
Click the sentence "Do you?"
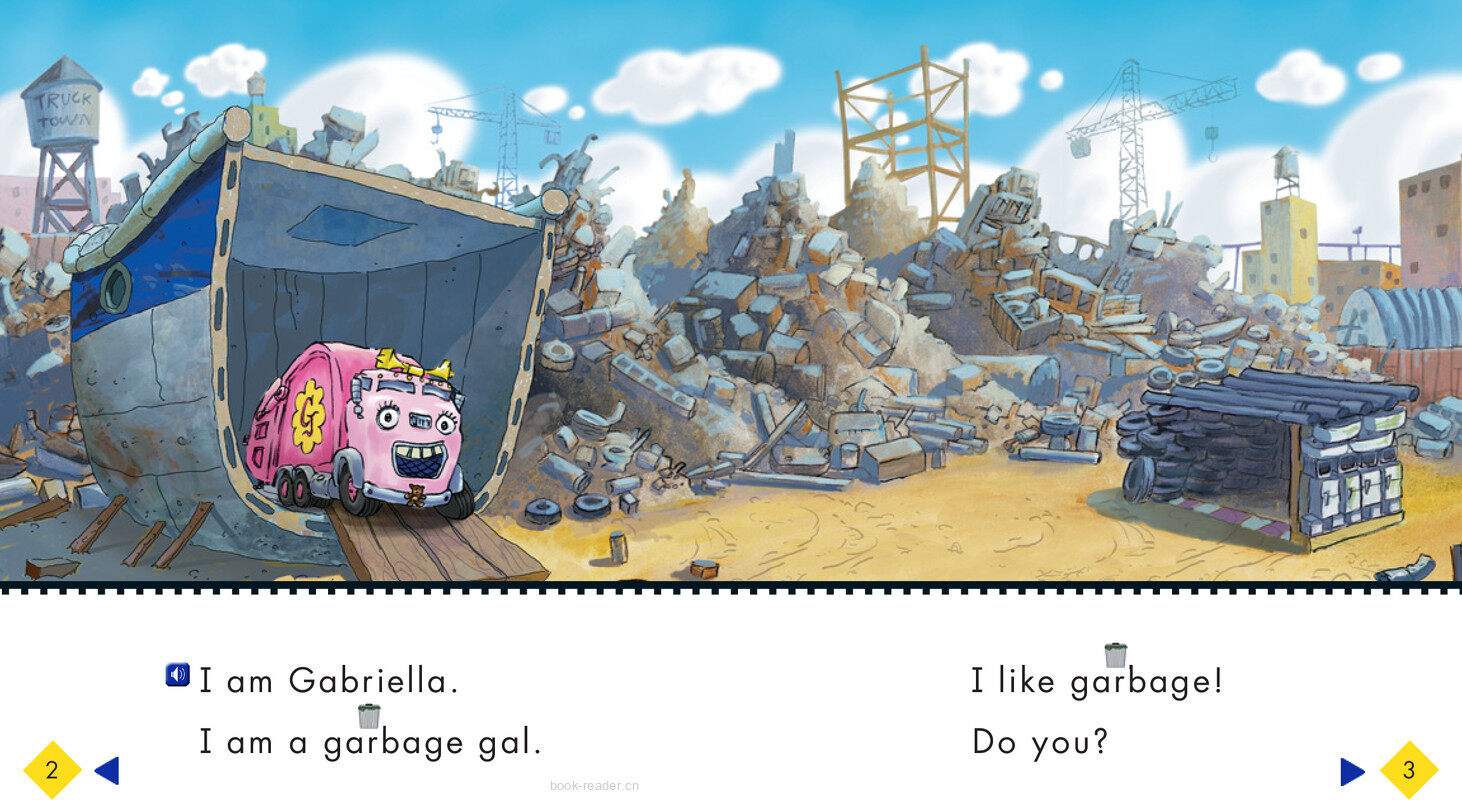1040,742
